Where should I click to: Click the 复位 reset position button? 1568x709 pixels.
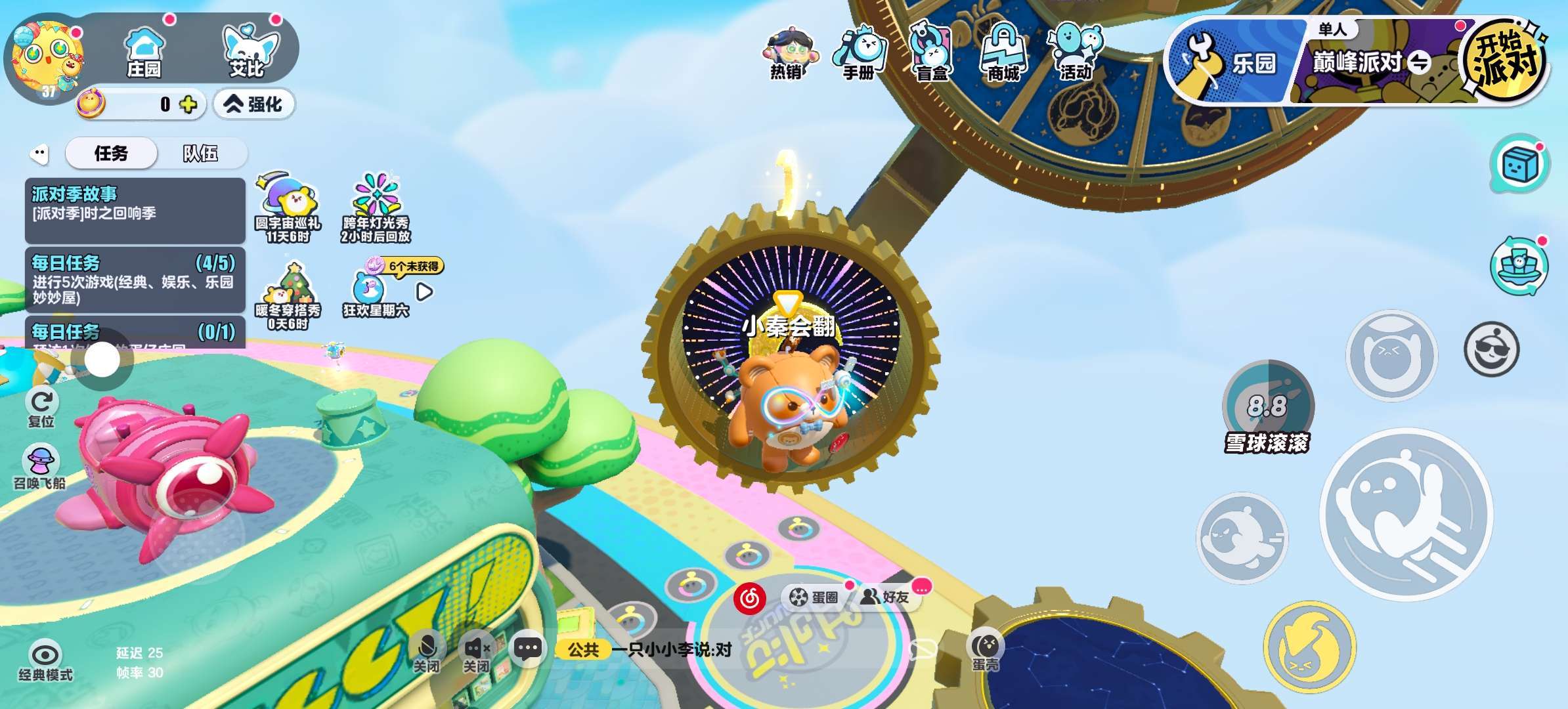click(42, 406)
